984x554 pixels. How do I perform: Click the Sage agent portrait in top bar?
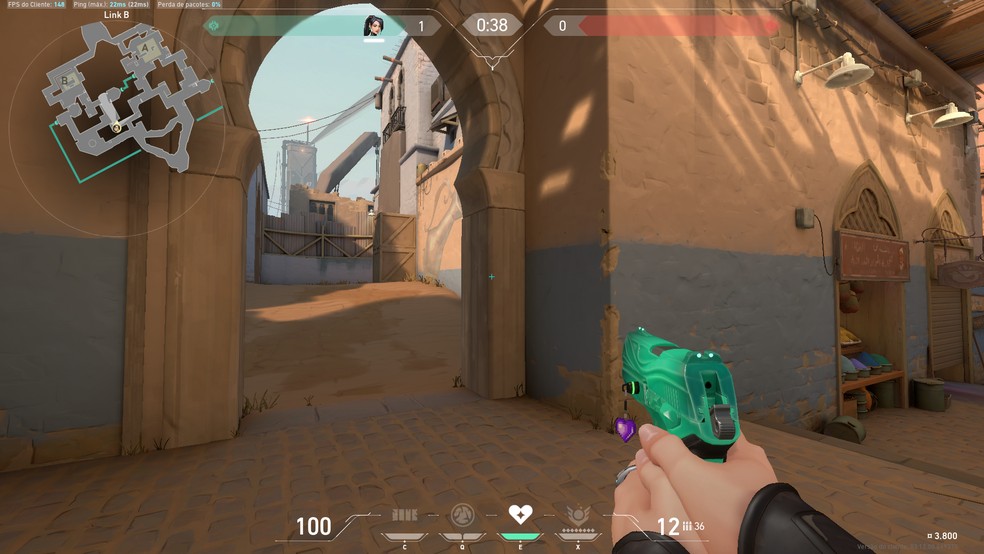(x=373, y=26)
